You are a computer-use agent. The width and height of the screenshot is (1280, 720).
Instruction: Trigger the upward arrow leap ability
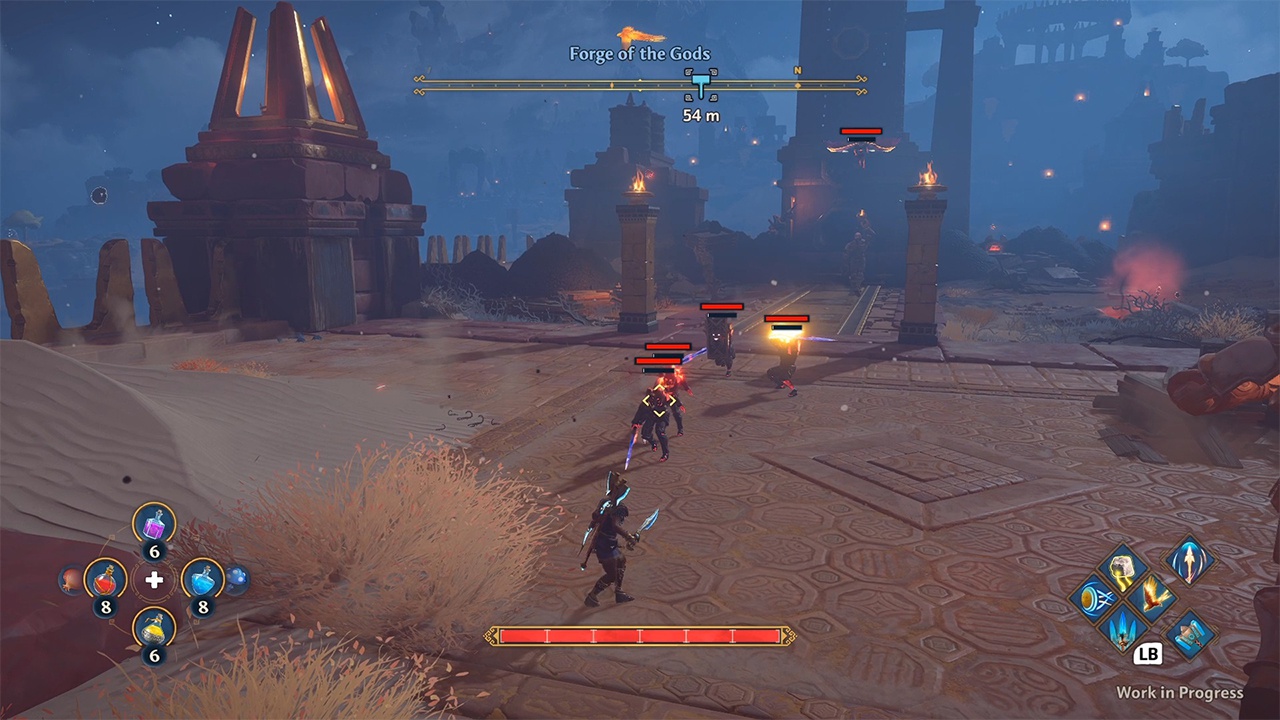(x=1190, y=560)
